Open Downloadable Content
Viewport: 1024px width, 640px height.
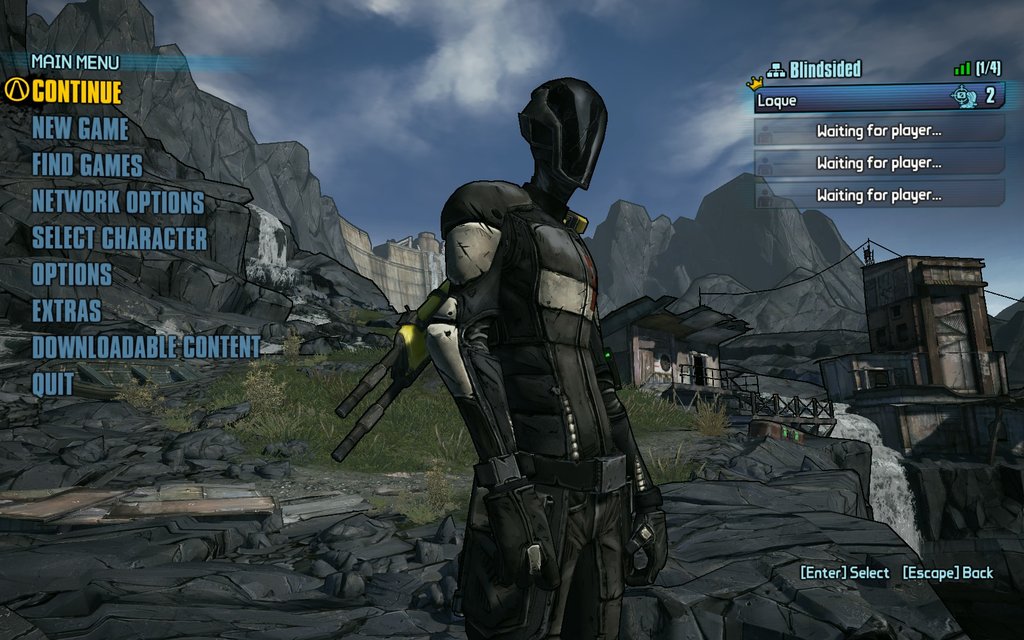click(146, 347)
